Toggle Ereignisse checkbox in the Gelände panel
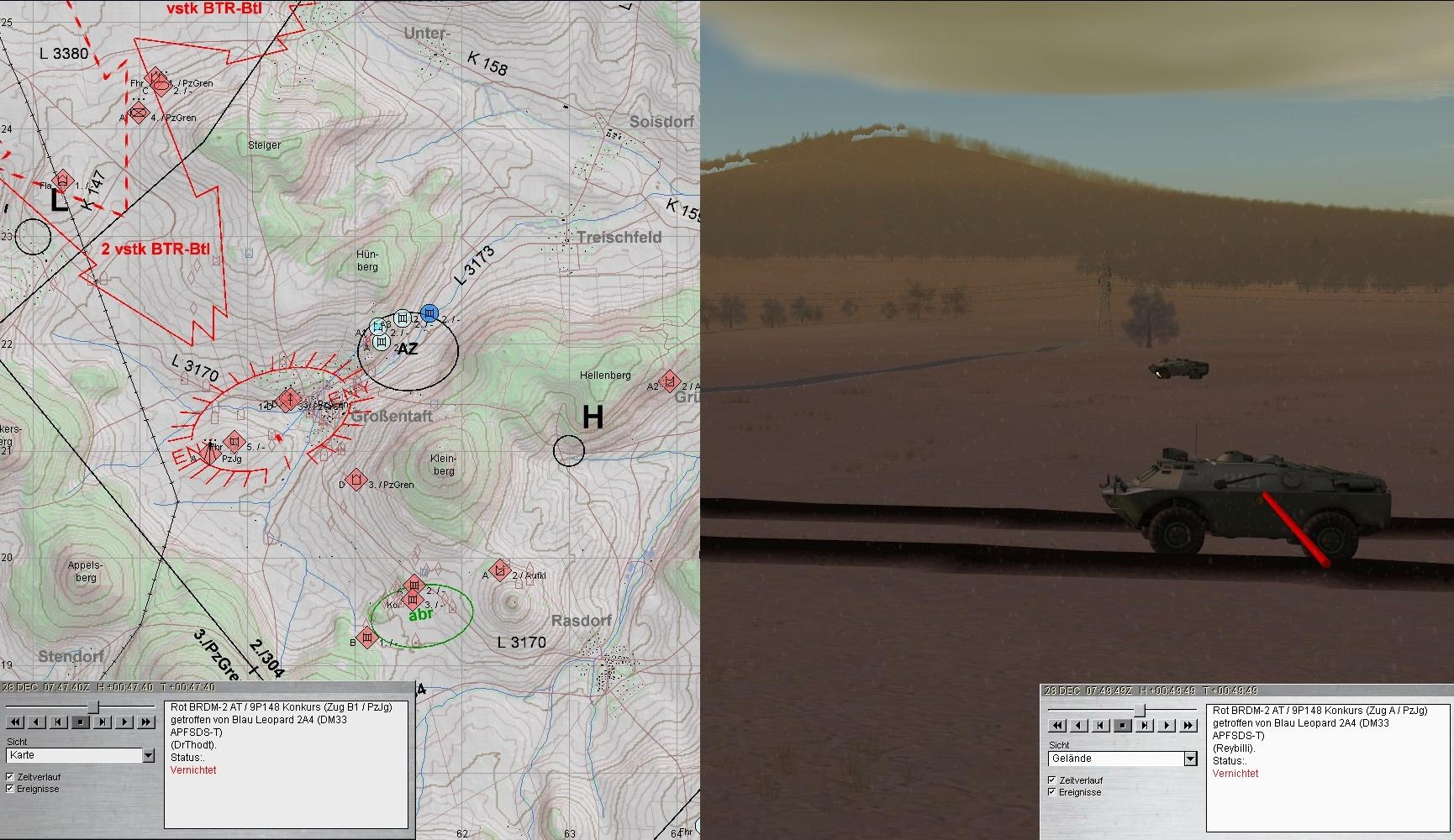The image size is (1454, 840). coord(1052,792)
